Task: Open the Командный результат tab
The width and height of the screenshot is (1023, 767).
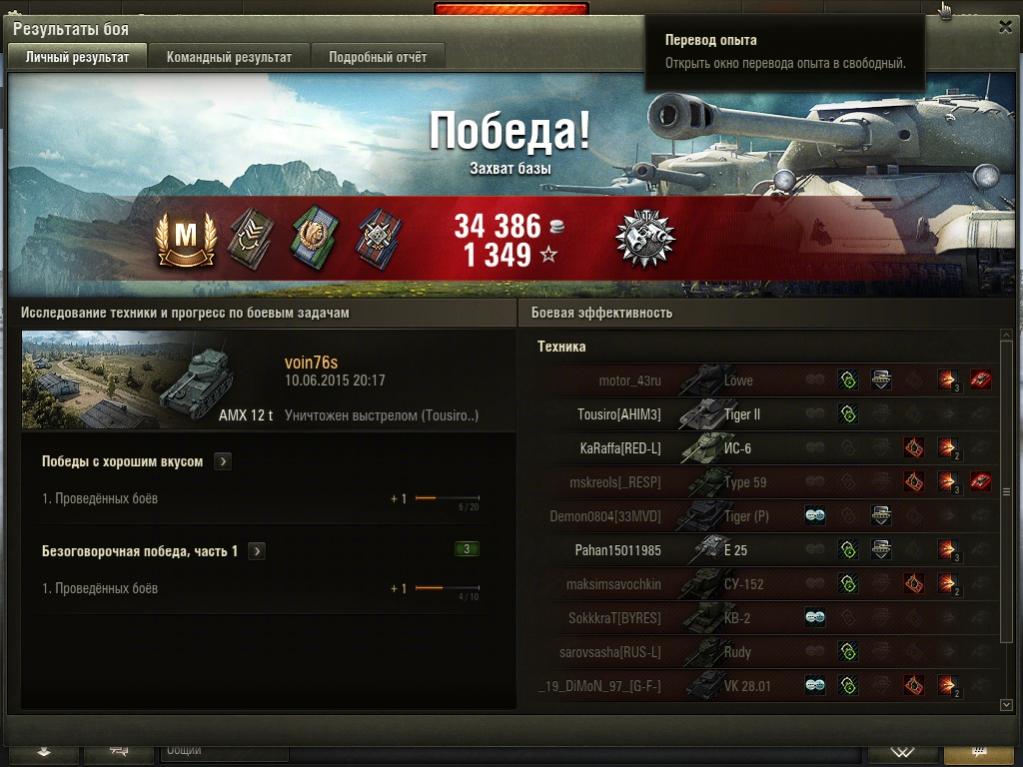Action: (229, 57)
